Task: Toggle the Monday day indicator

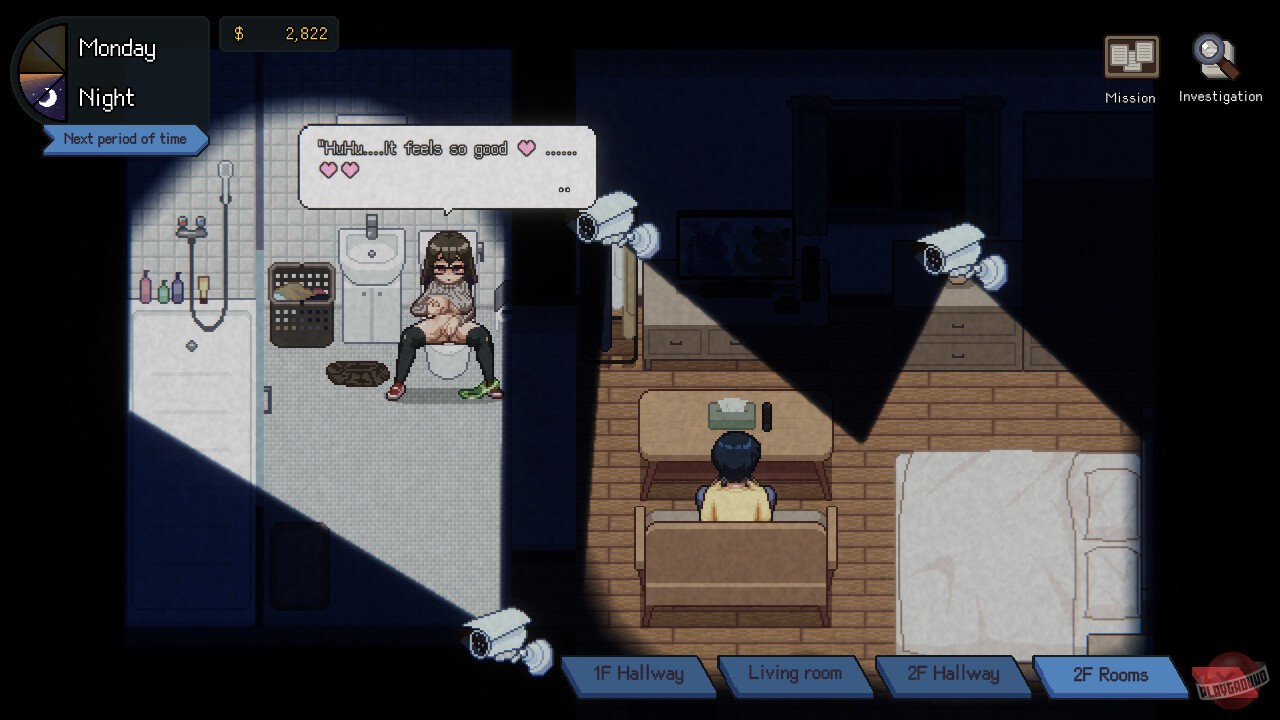Action: [116, 47]
